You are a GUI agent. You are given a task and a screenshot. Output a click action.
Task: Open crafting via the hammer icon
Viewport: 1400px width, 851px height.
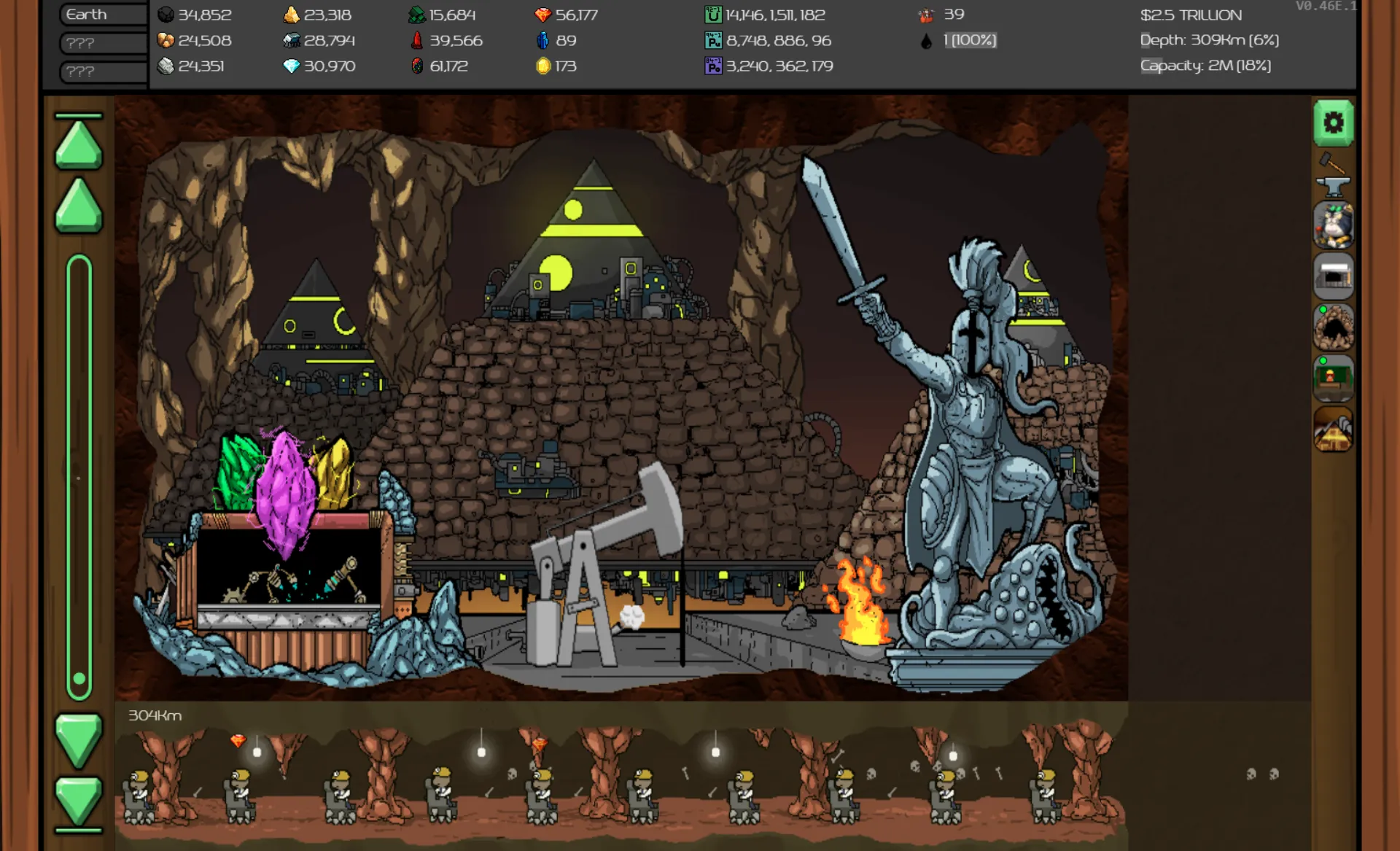(1334, 164)
